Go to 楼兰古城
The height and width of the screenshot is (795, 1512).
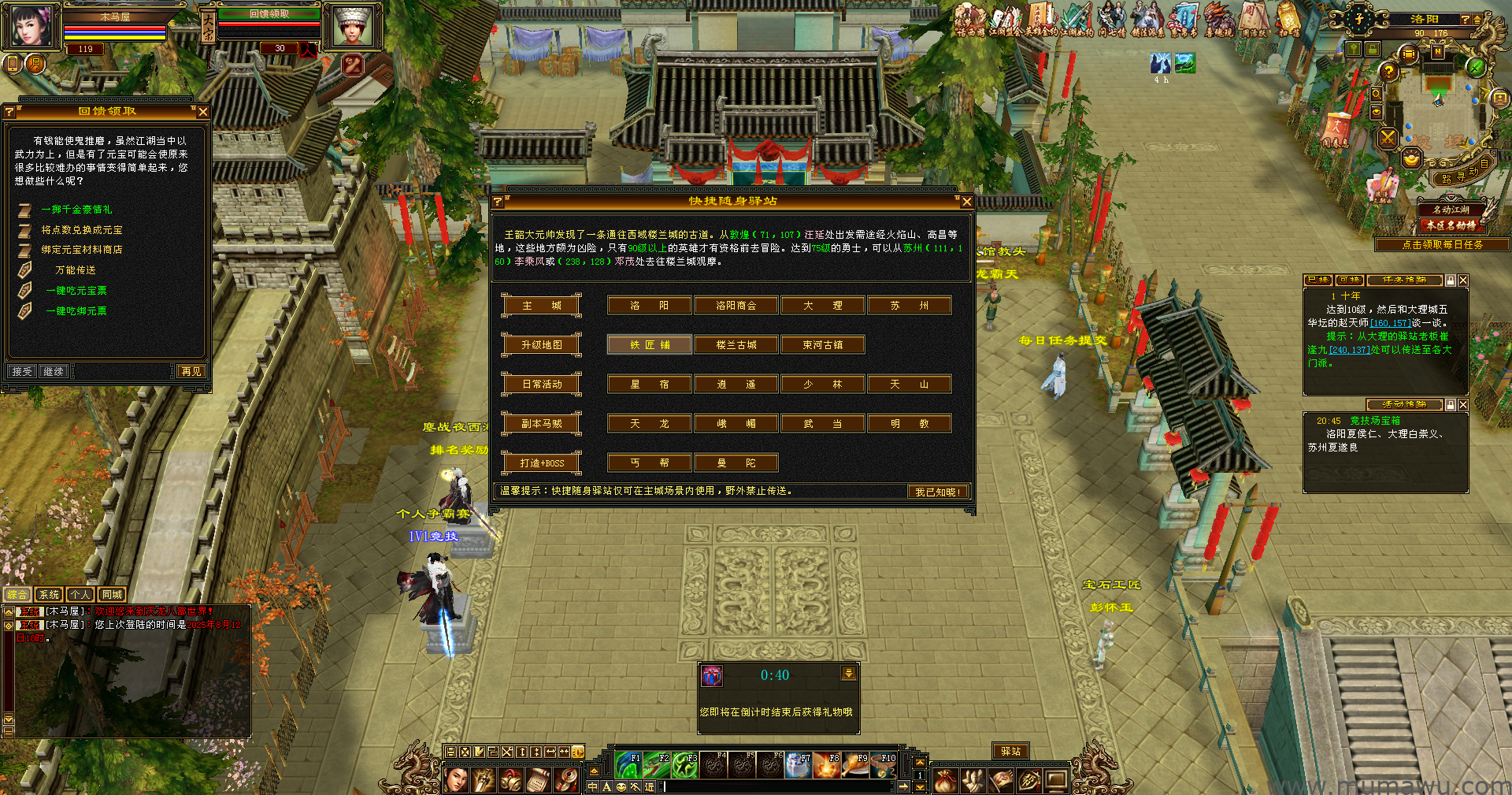[736, 345]
